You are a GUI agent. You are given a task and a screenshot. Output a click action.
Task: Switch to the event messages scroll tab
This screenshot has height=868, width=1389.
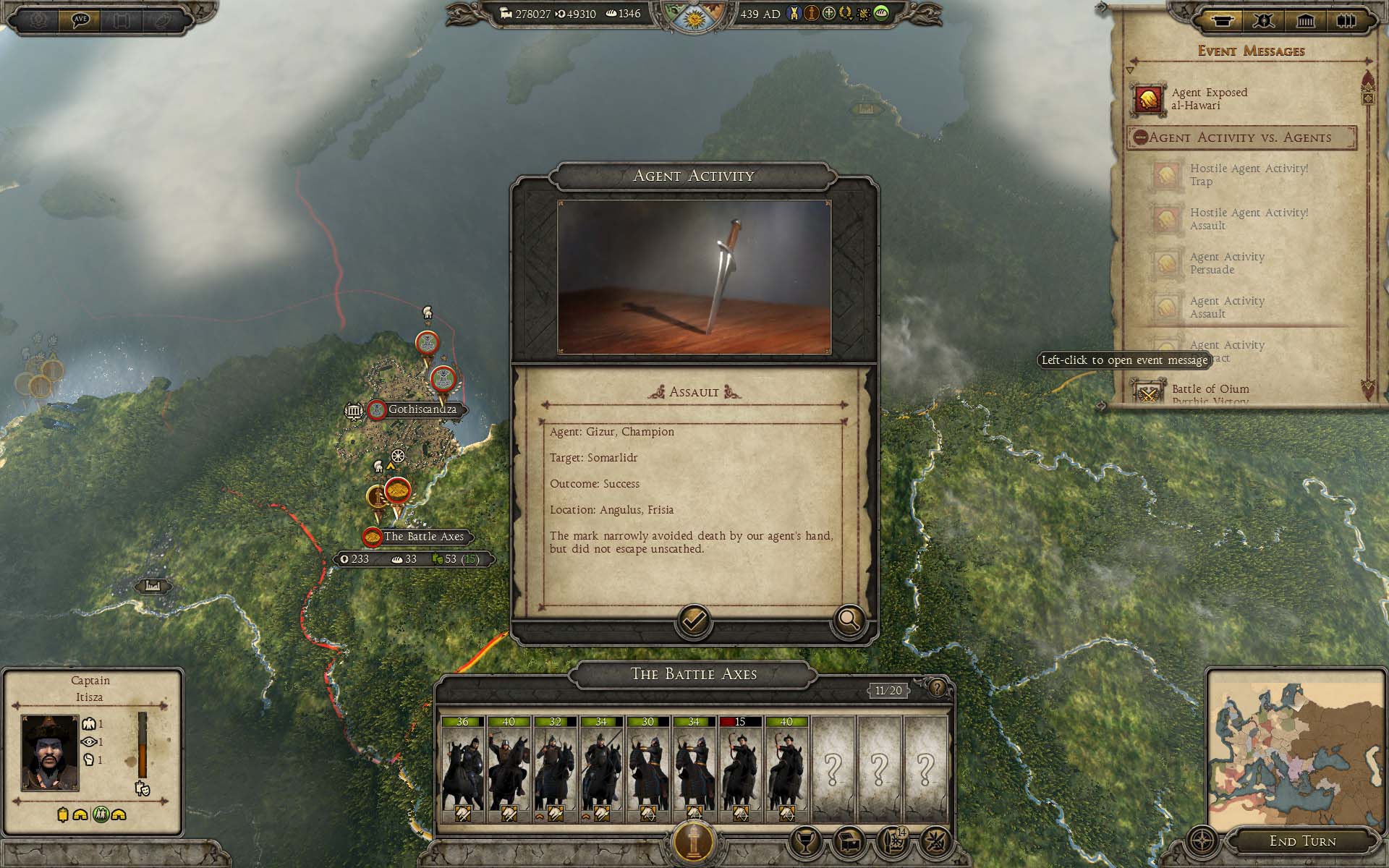tap(1220, 20)
